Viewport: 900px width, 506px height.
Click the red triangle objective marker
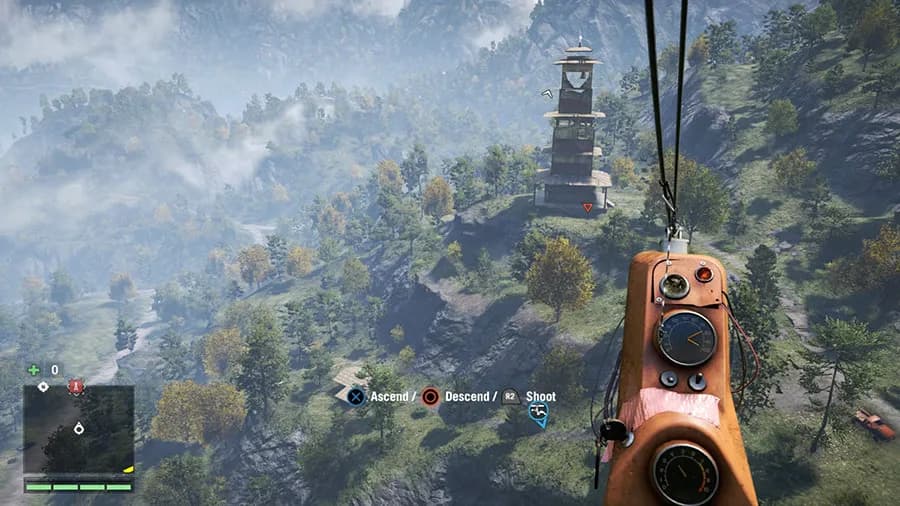point(587,208)
